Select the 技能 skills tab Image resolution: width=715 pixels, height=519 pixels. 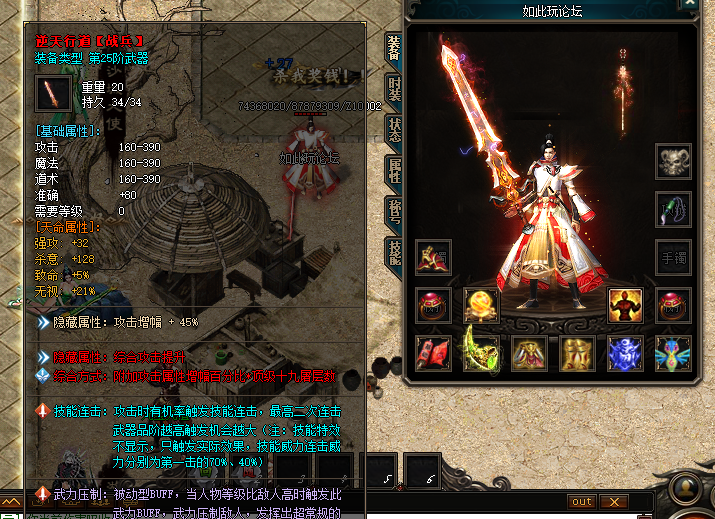pyautogui.click(x=394, y=252)
